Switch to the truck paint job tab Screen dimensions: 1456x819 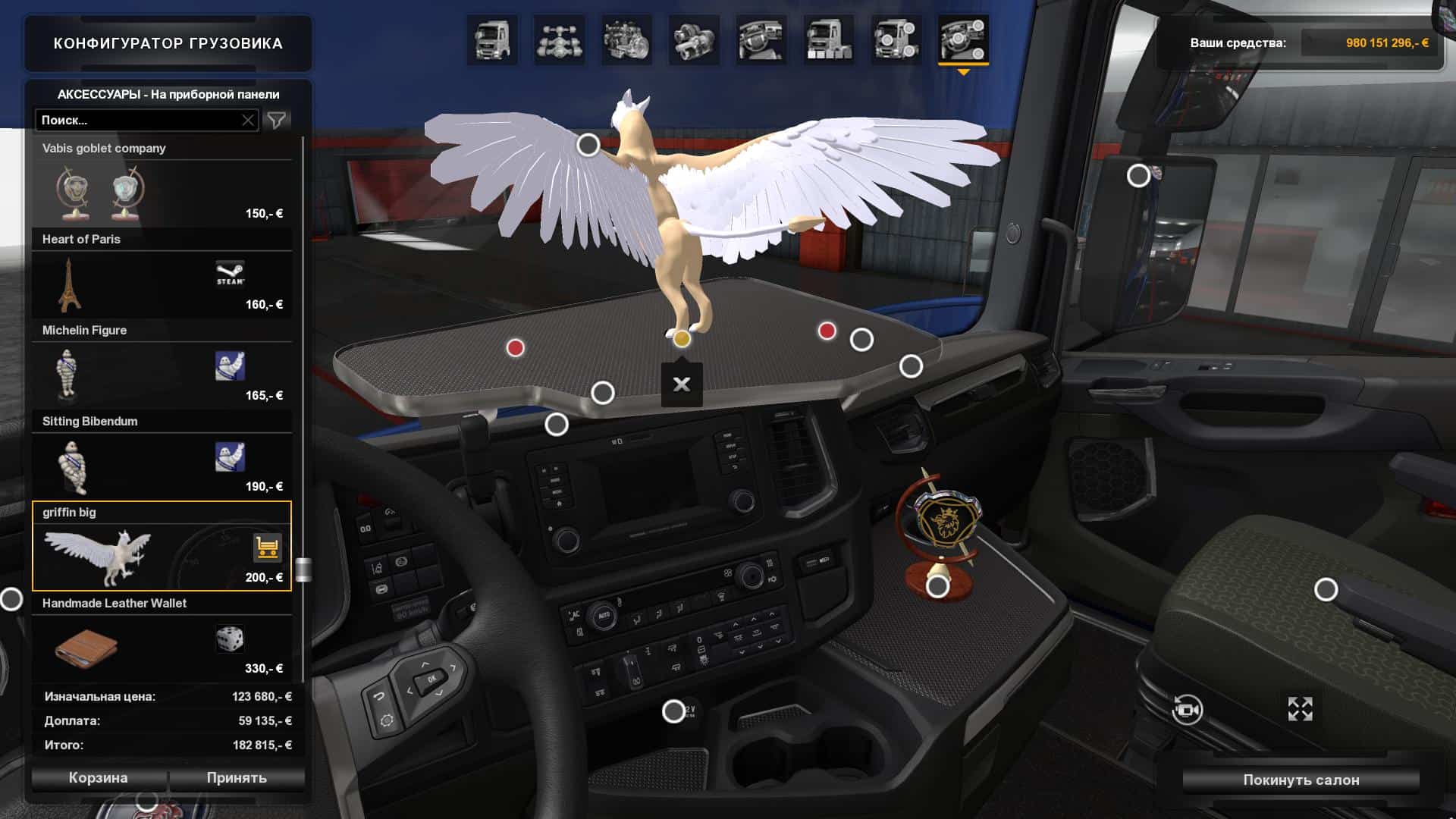[828, 39]
